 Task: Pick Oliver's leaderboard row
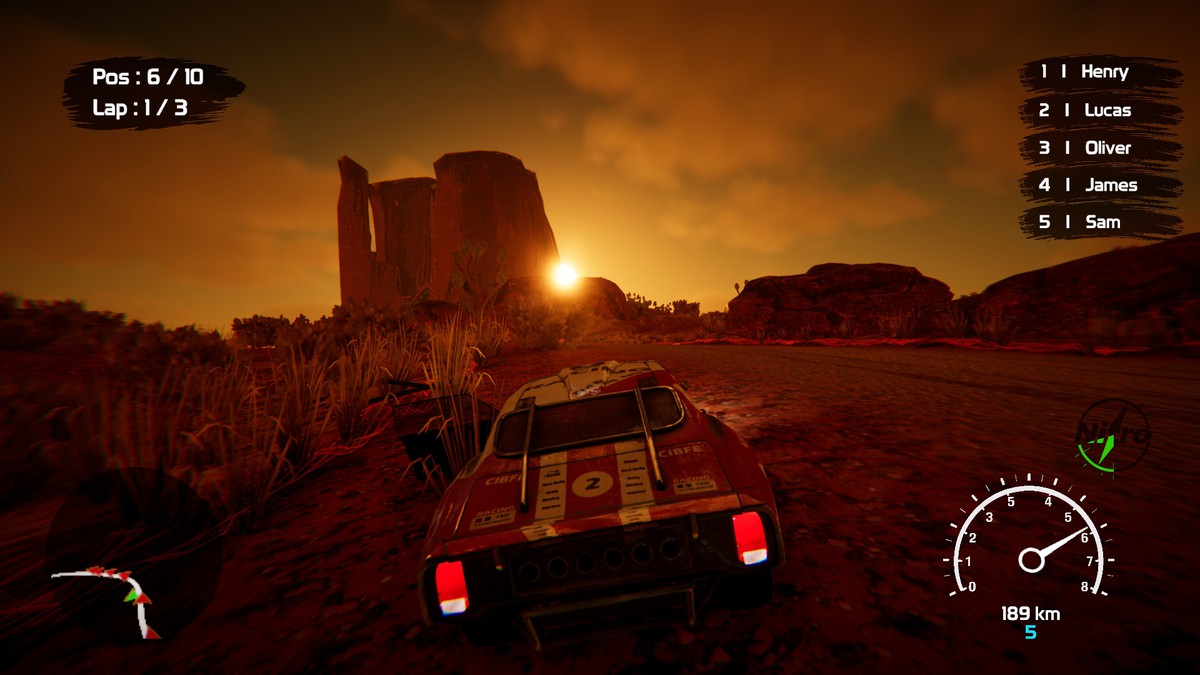(1100, 148)
